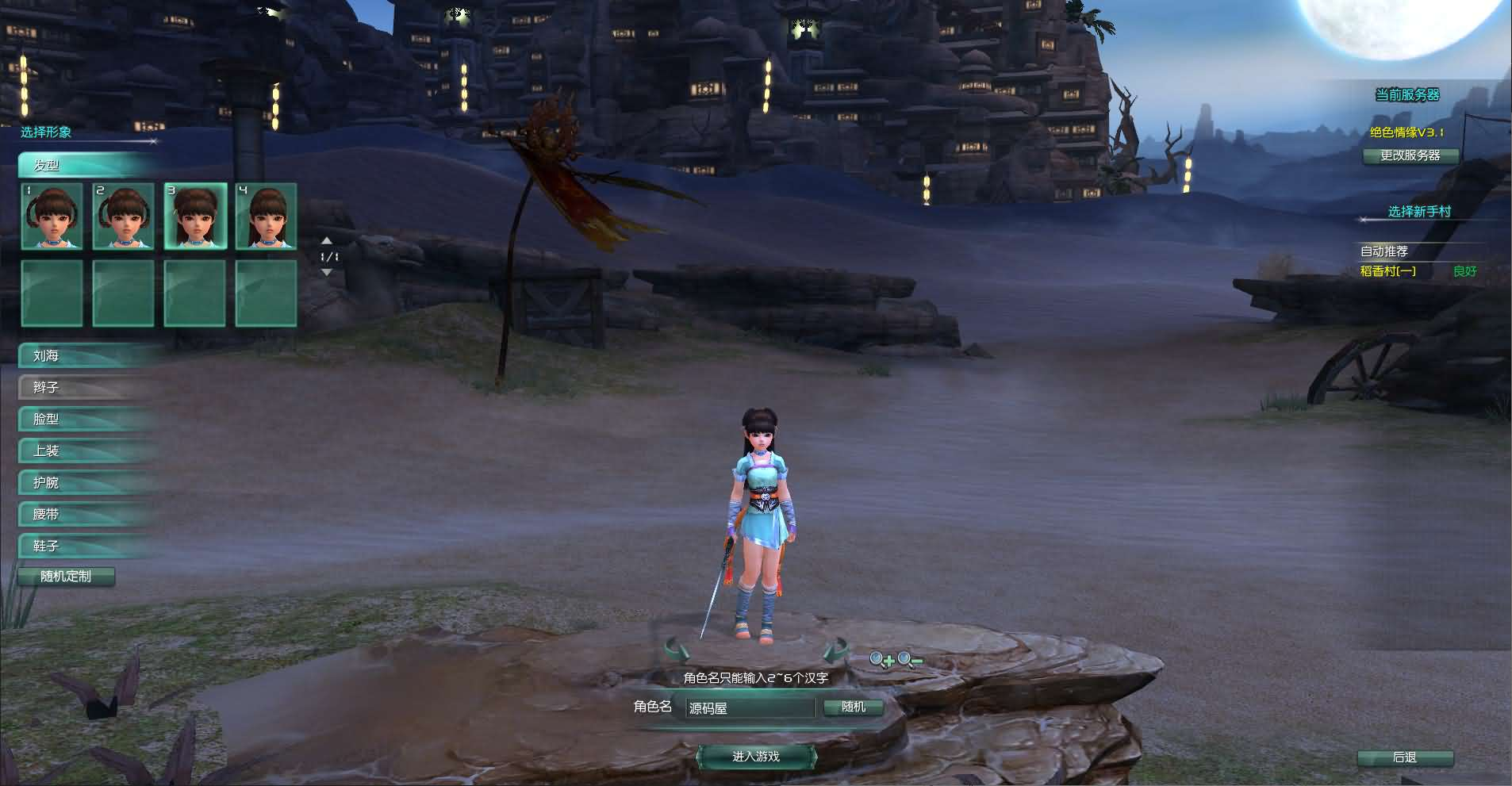The width and height of the screenshot is (1512, 786).
Task: Go back using the 后退 button
Action: coord(1405,757)
